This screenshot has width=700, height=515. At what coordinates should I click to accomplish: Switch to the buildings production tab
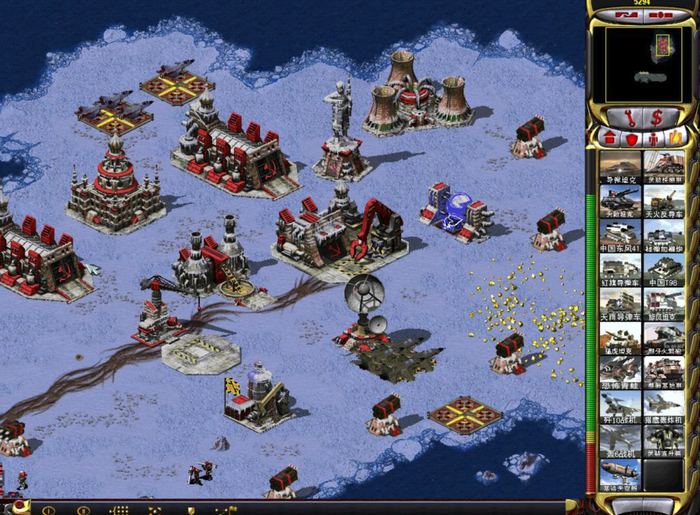pyautogui.click(x=609, y=137)
